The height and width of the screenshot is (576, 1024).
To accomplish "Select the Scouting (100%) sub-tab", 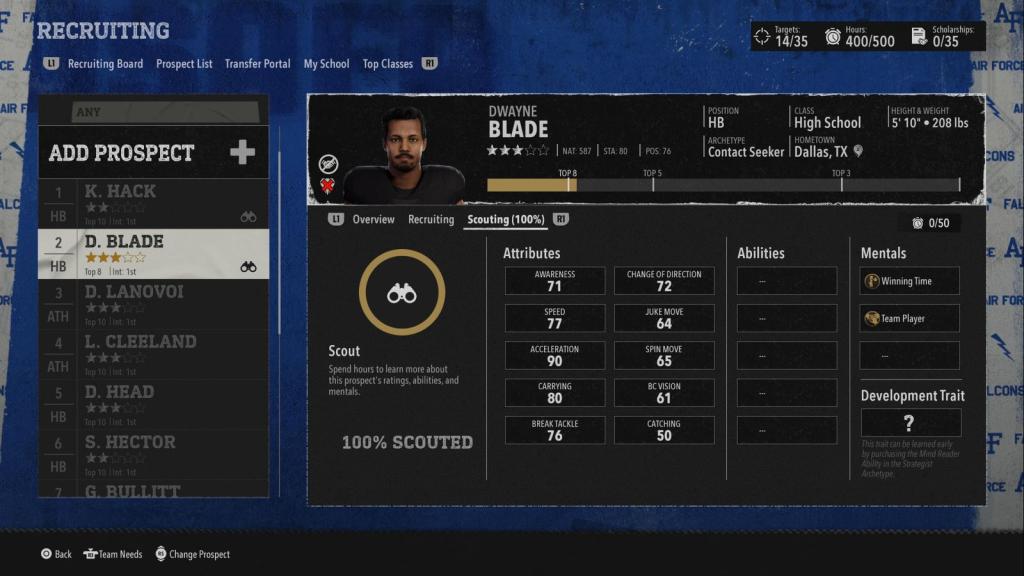I will 507,220.
